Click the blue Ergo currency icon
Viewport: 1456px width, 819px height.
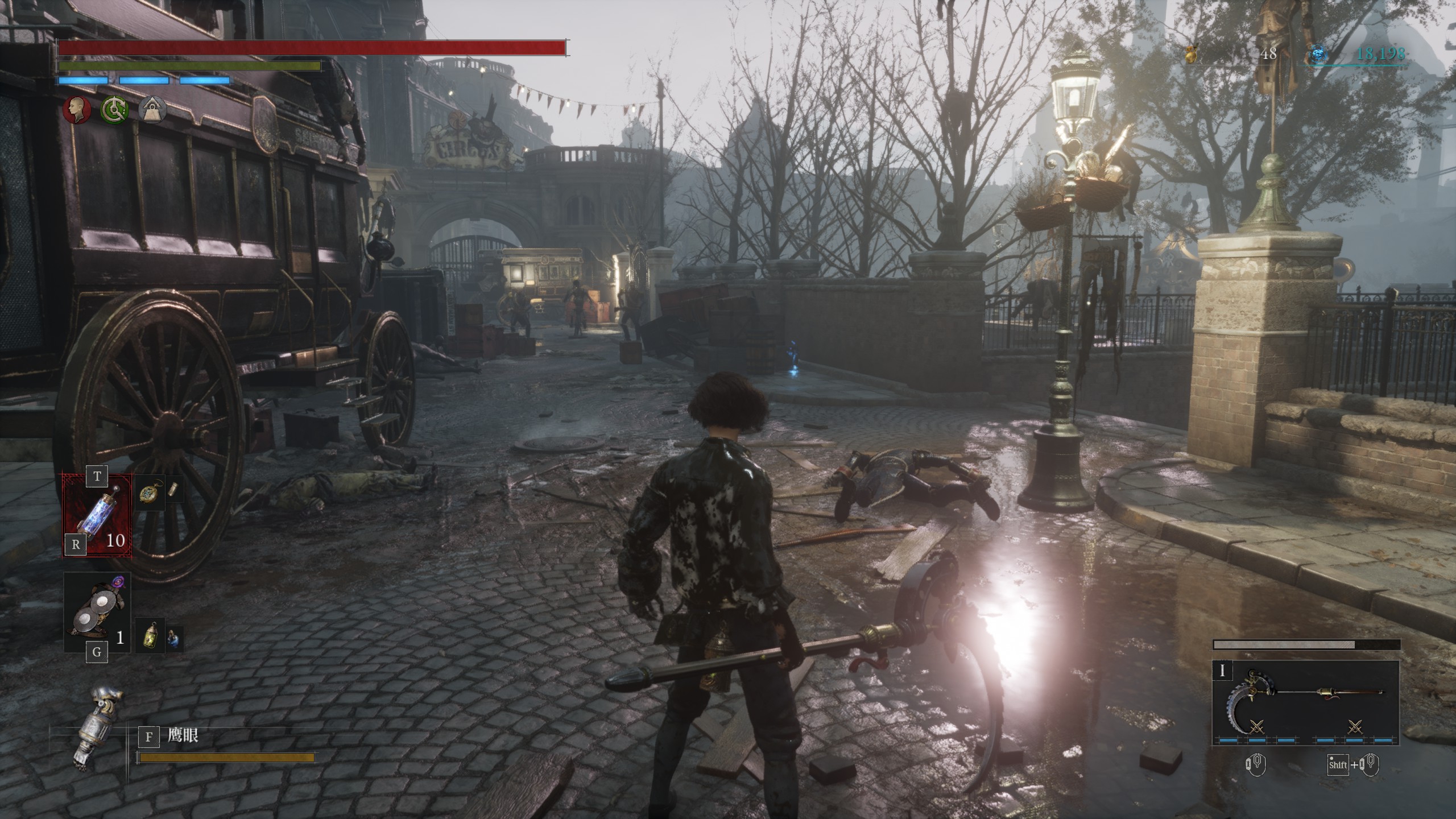pyautogui.click(x=1317, y=55)
